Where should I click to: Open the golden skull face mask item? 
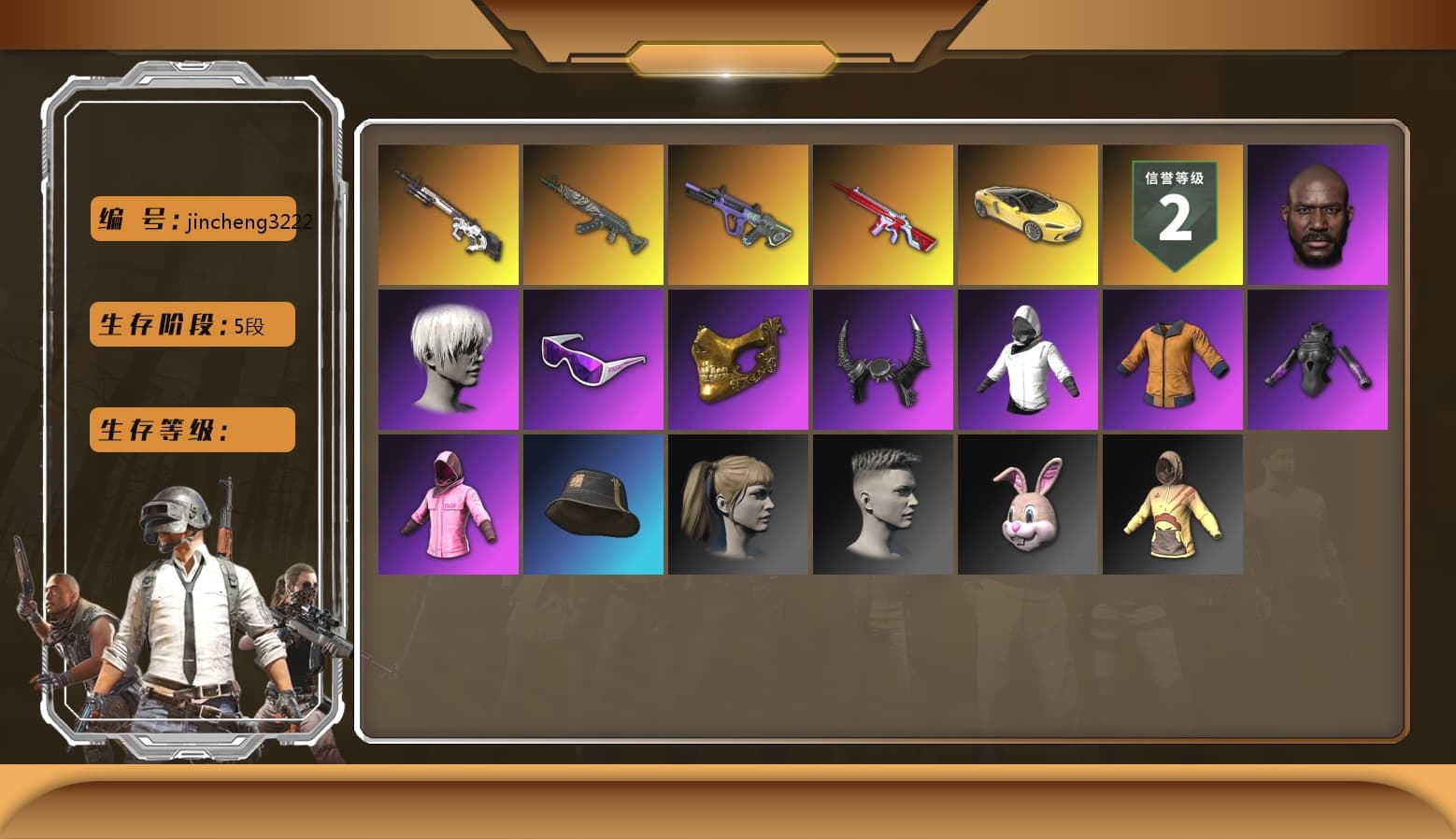pos(738,359)
